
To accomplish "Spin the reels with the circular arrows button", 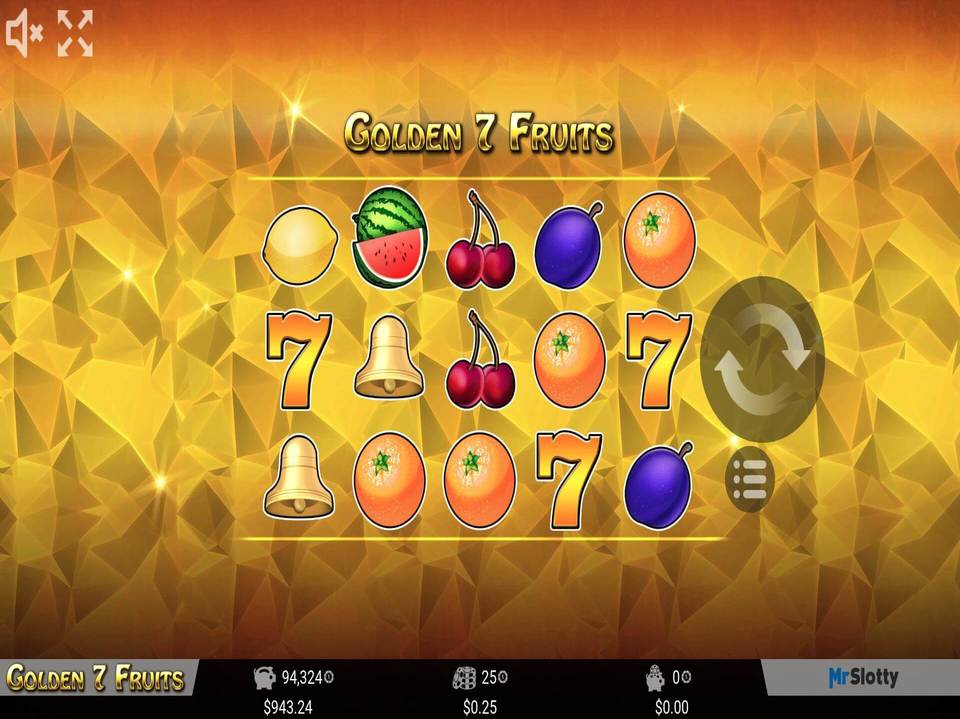I will coord(762,359).
